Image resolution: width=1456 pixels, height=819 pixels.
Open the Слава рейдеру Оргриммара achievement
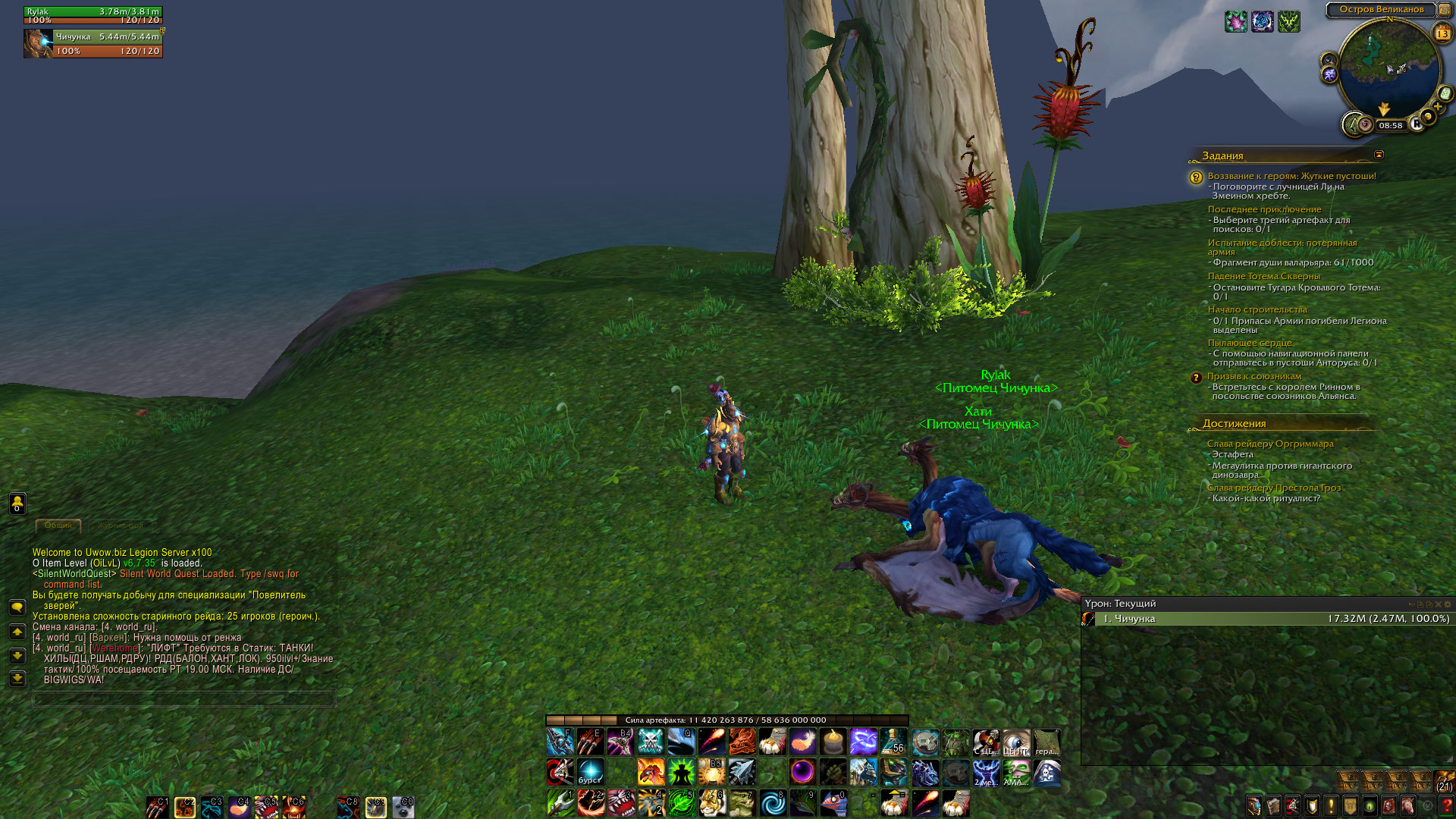(x=1269, y=444)
